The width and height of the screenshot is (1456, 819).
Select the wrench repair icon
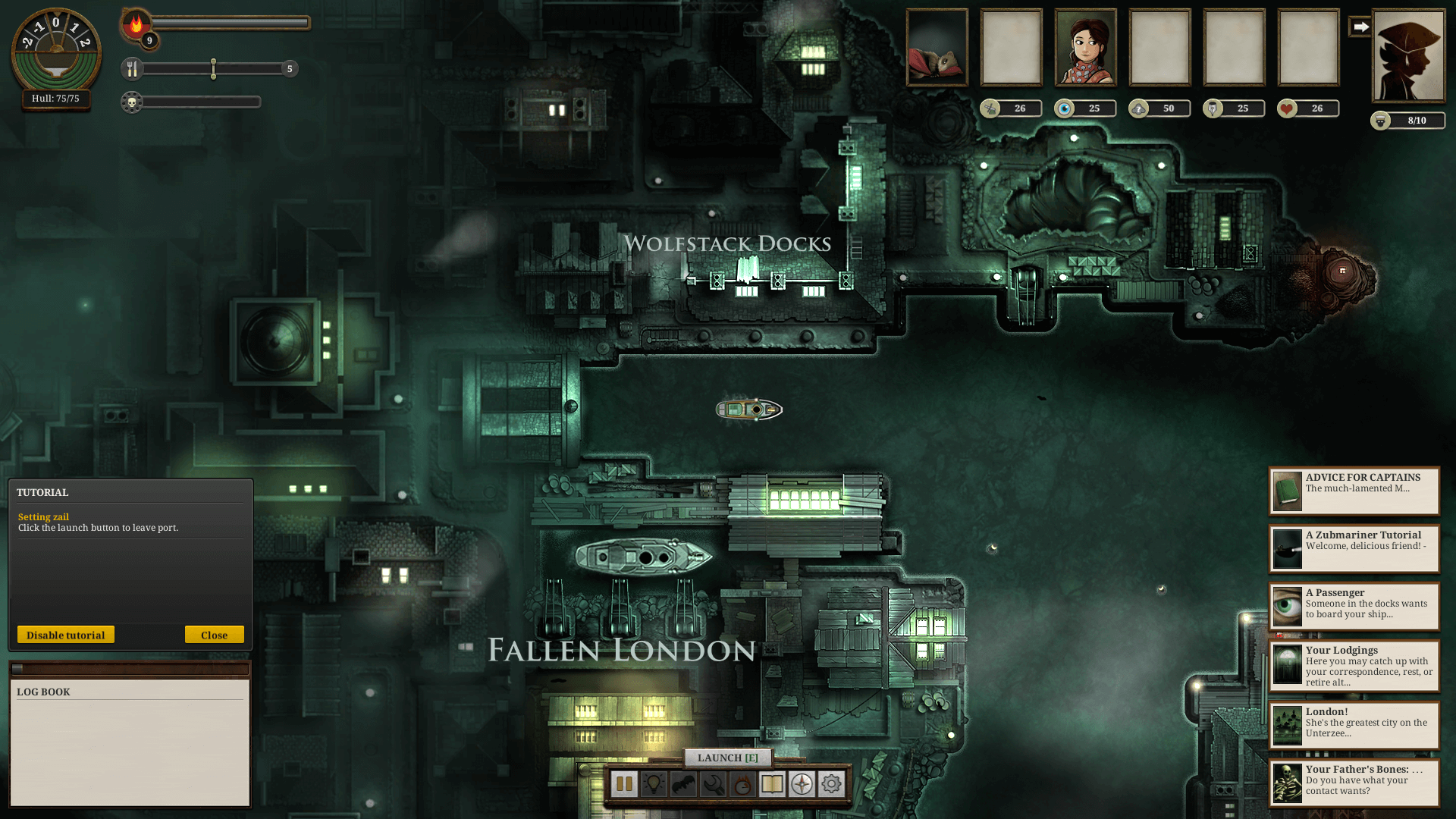[713, 784]
